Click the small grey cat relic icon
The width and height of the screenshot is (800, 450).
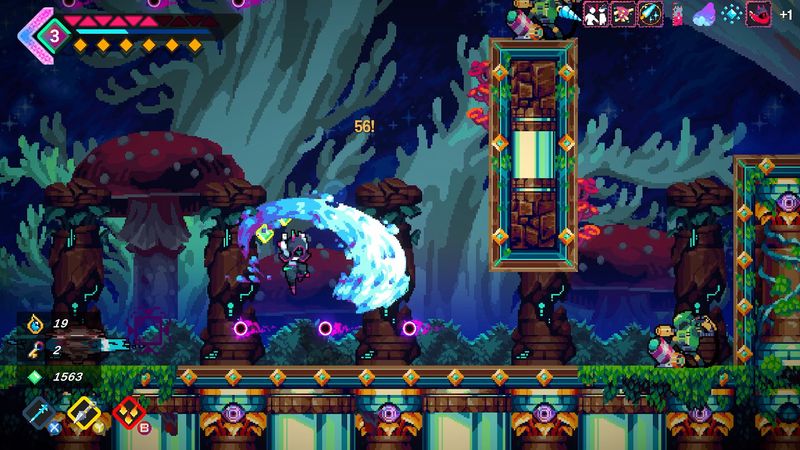(678, 14)
